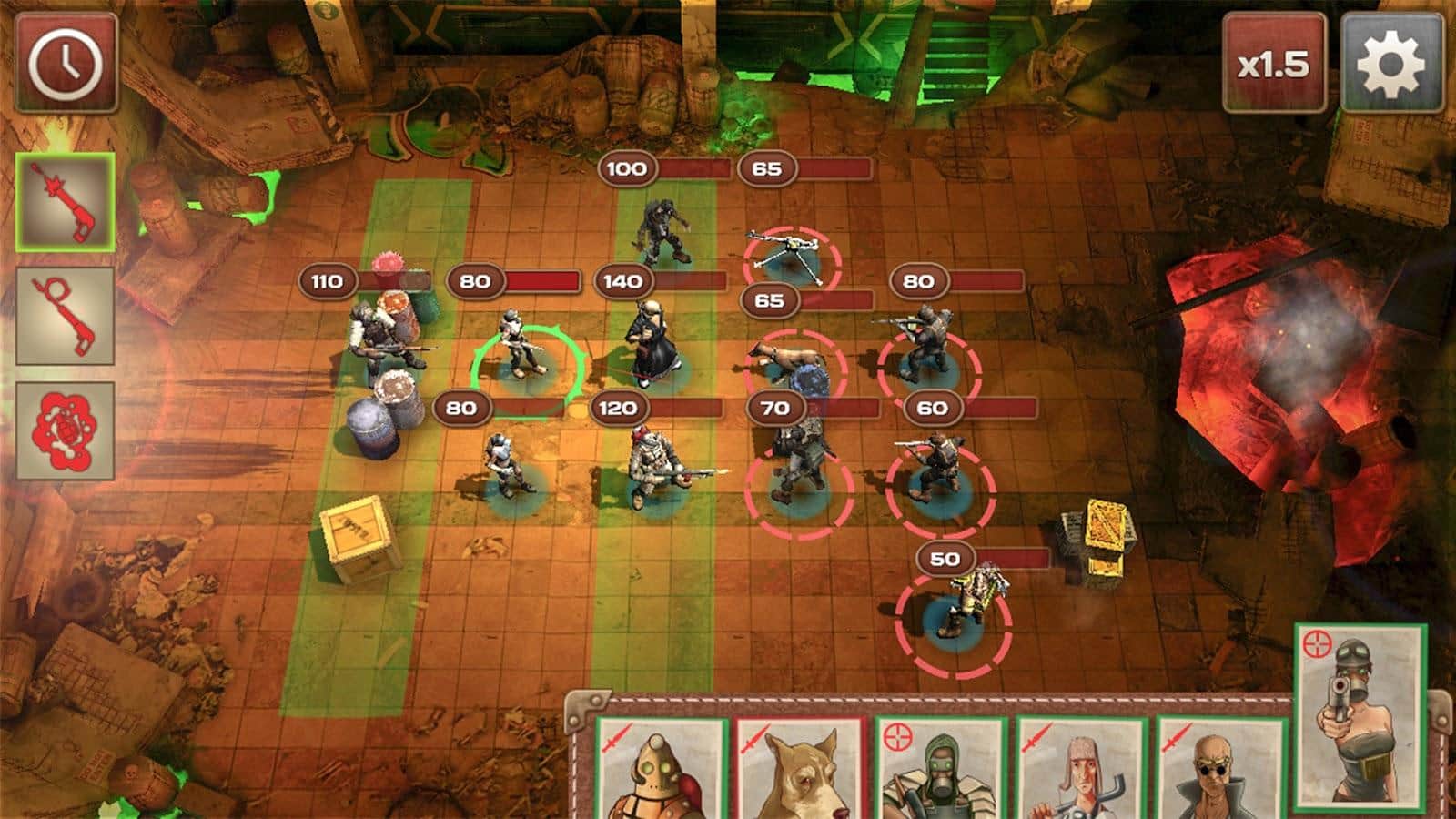Click the active woman with pistol portrait
Viewport: 1456px width, 819px height.
(1360, 719)
